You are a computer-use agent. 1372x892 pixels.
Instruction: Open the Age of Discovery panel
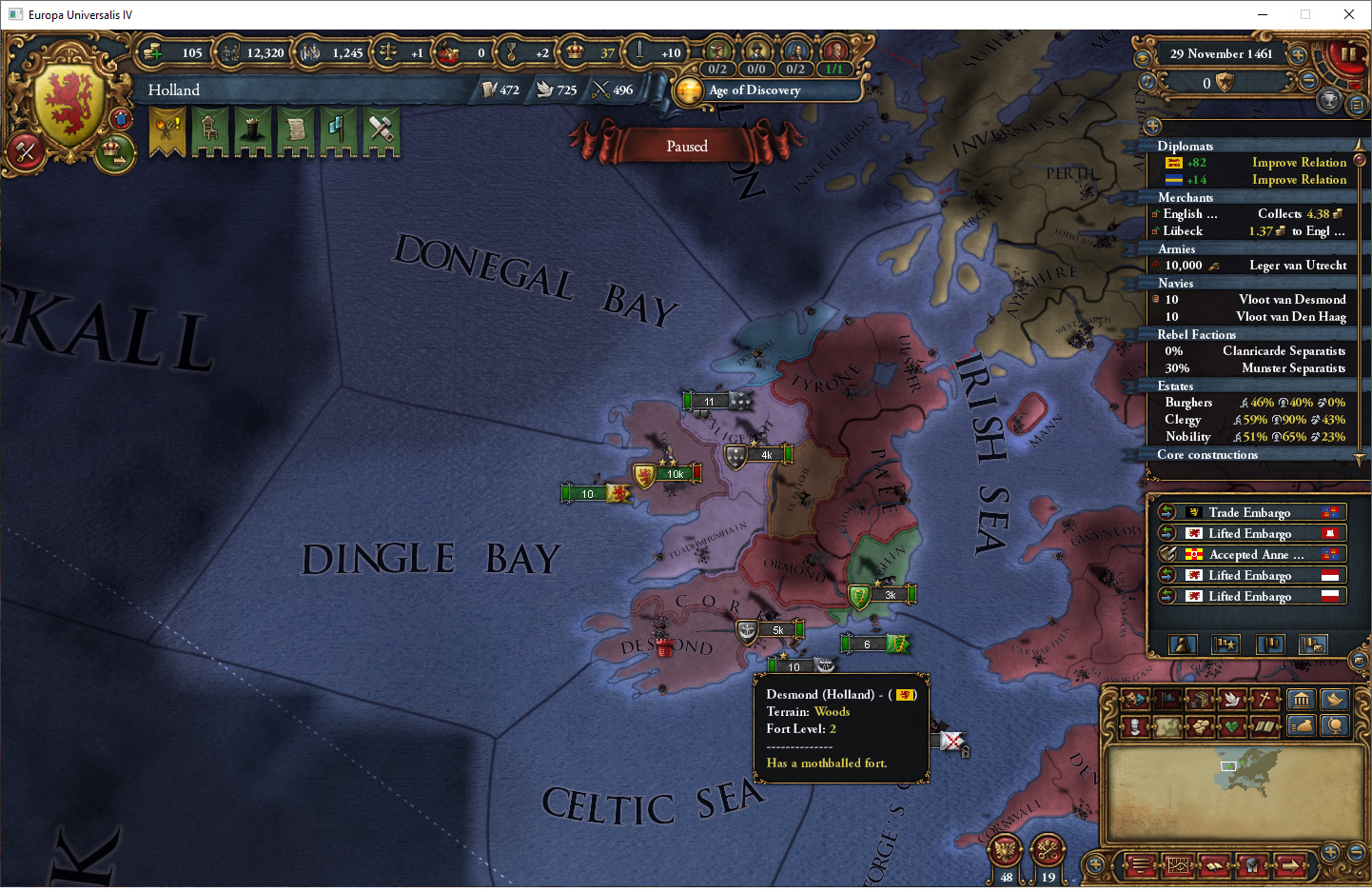point(754,90)
